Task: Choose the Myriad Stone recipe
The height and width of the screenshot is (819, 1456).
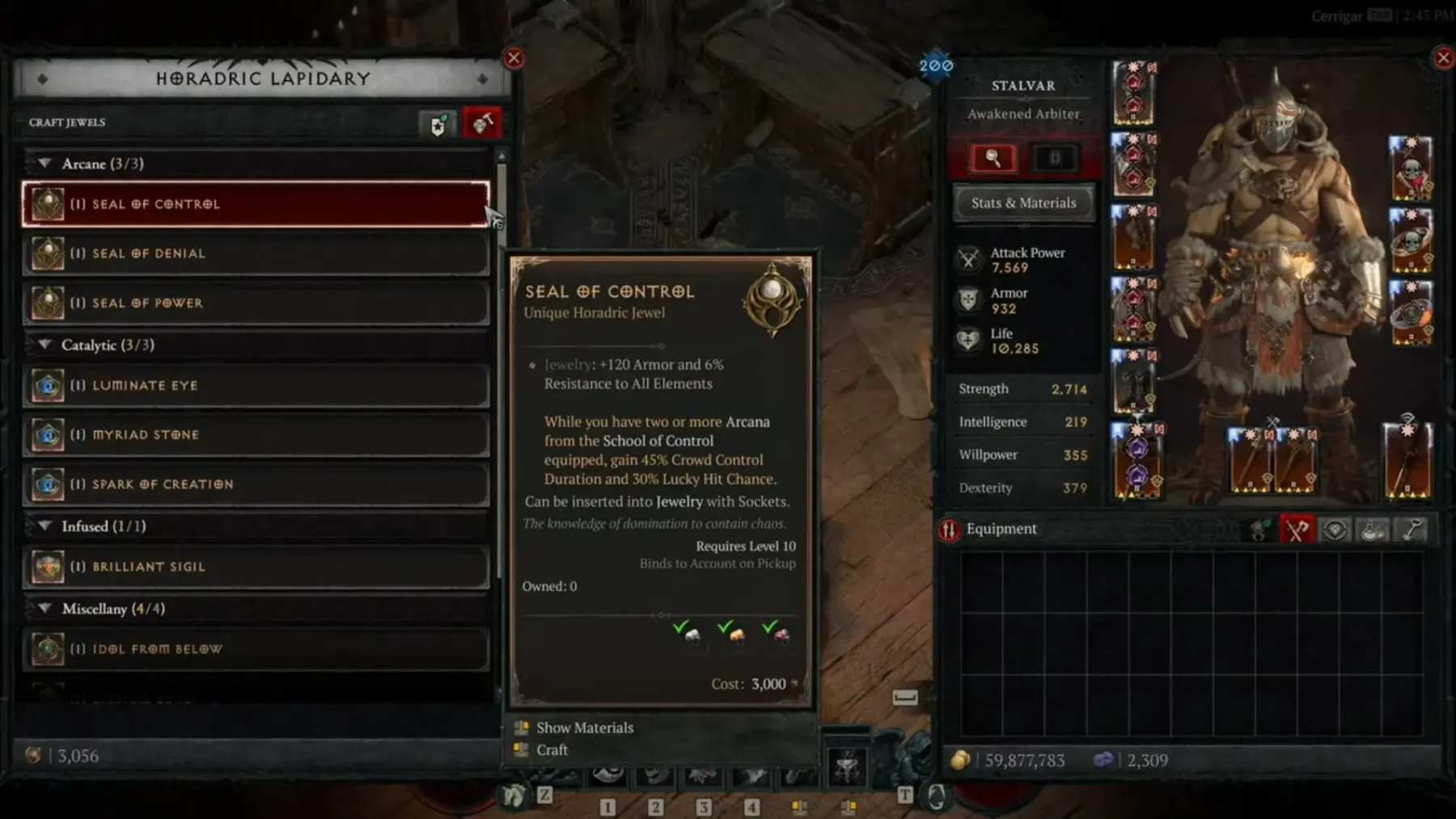Action: pos(256,435)
